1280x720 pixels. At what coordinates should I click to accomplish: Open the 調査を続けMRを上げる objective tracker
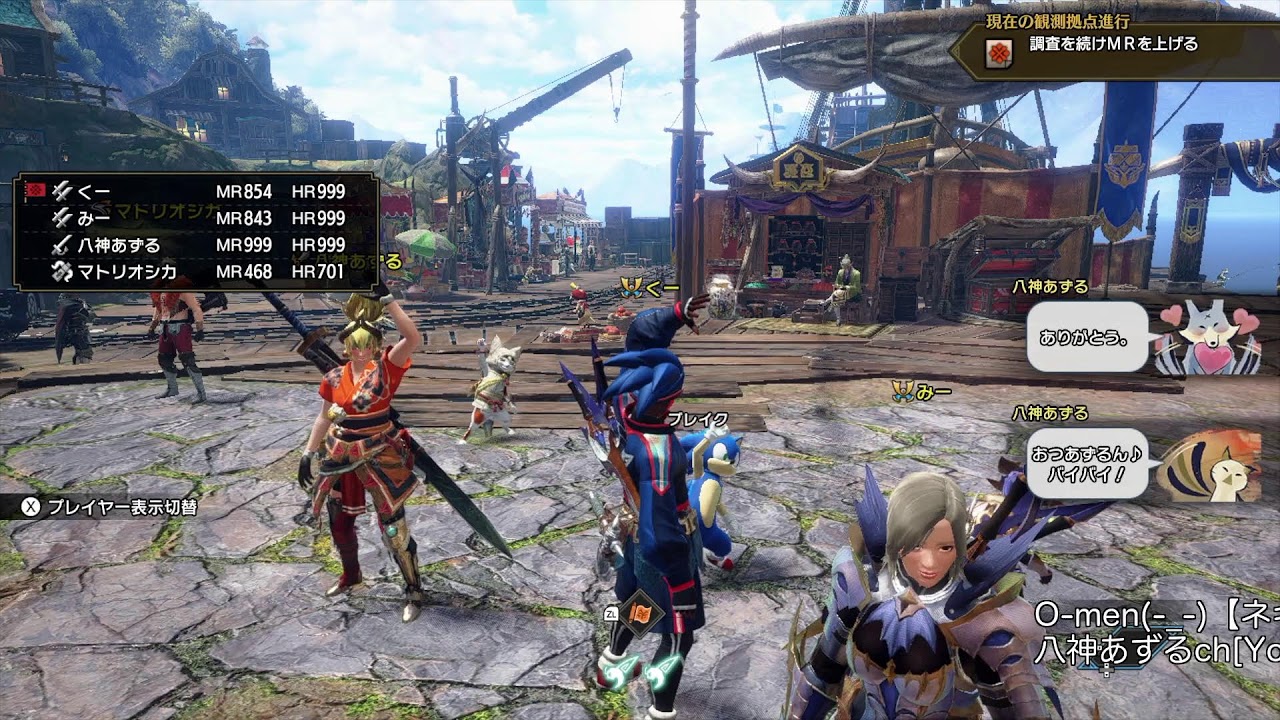(1112, 45)
